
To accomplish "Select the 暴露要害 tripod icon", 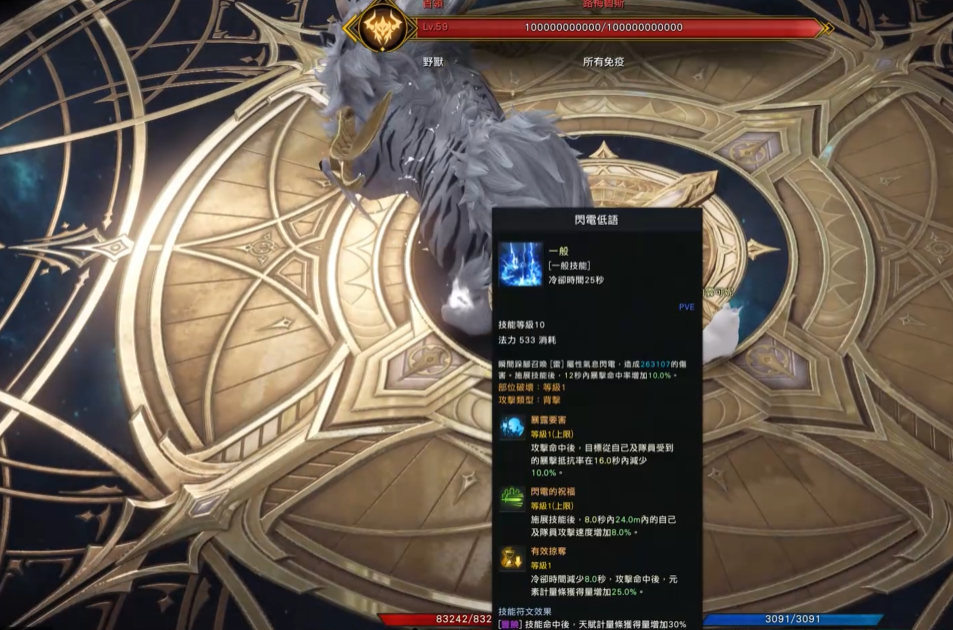I will pos(513,427).
